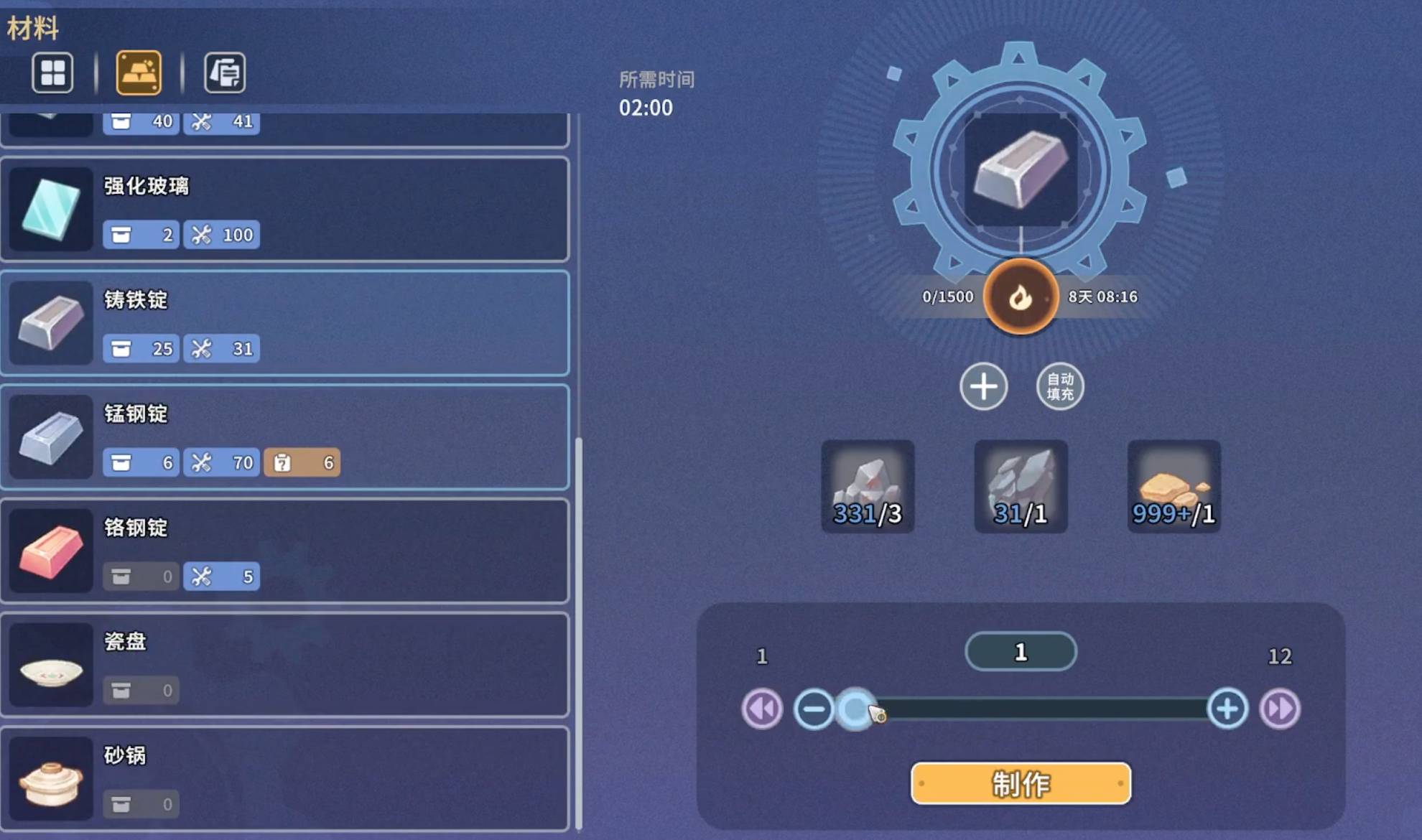Inspect the iron ore ingredient slot
This screenshot has width=1422, height=840.
(868, 486)
